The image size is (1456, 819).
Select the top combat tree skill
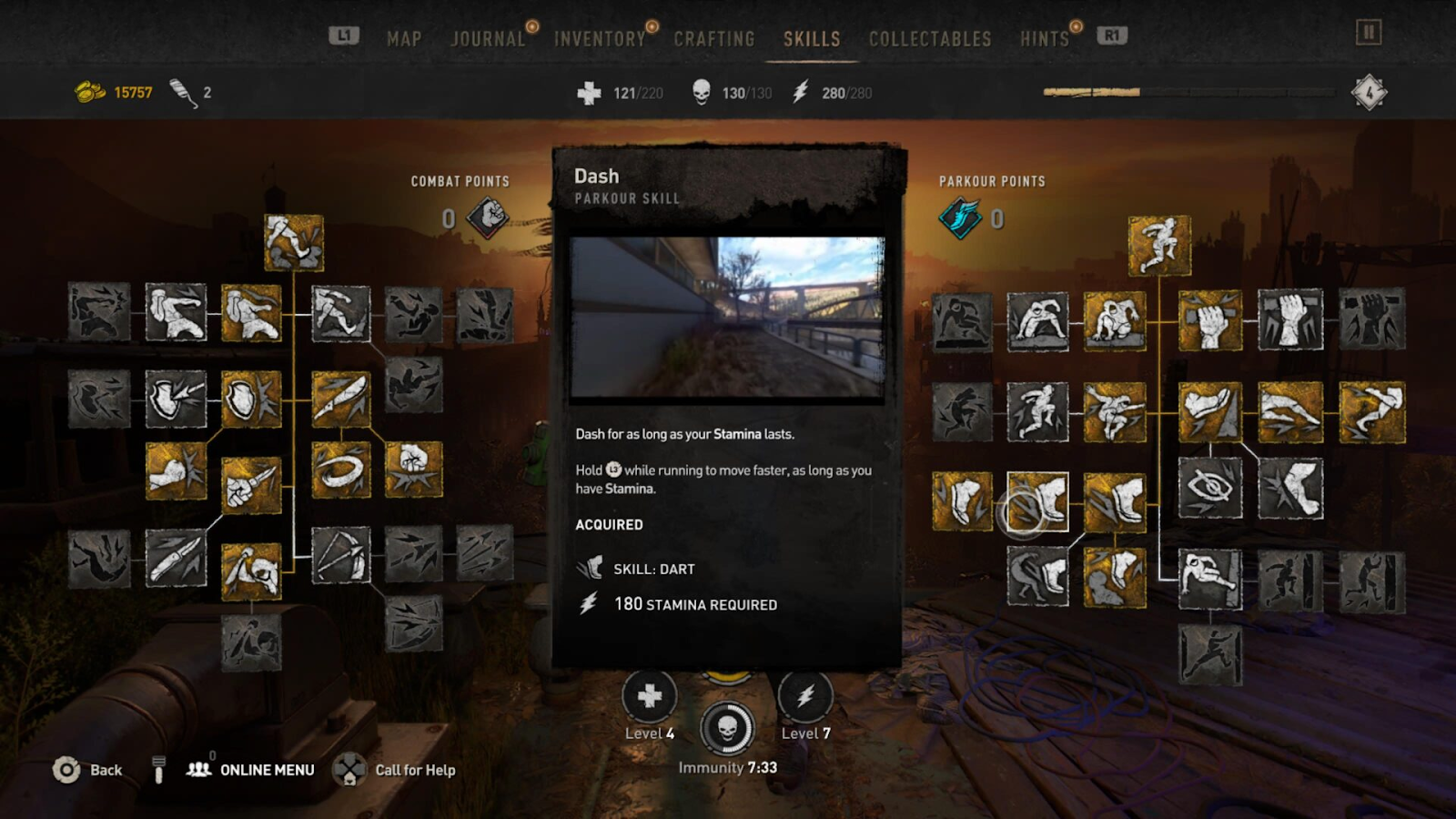point(294,243)
